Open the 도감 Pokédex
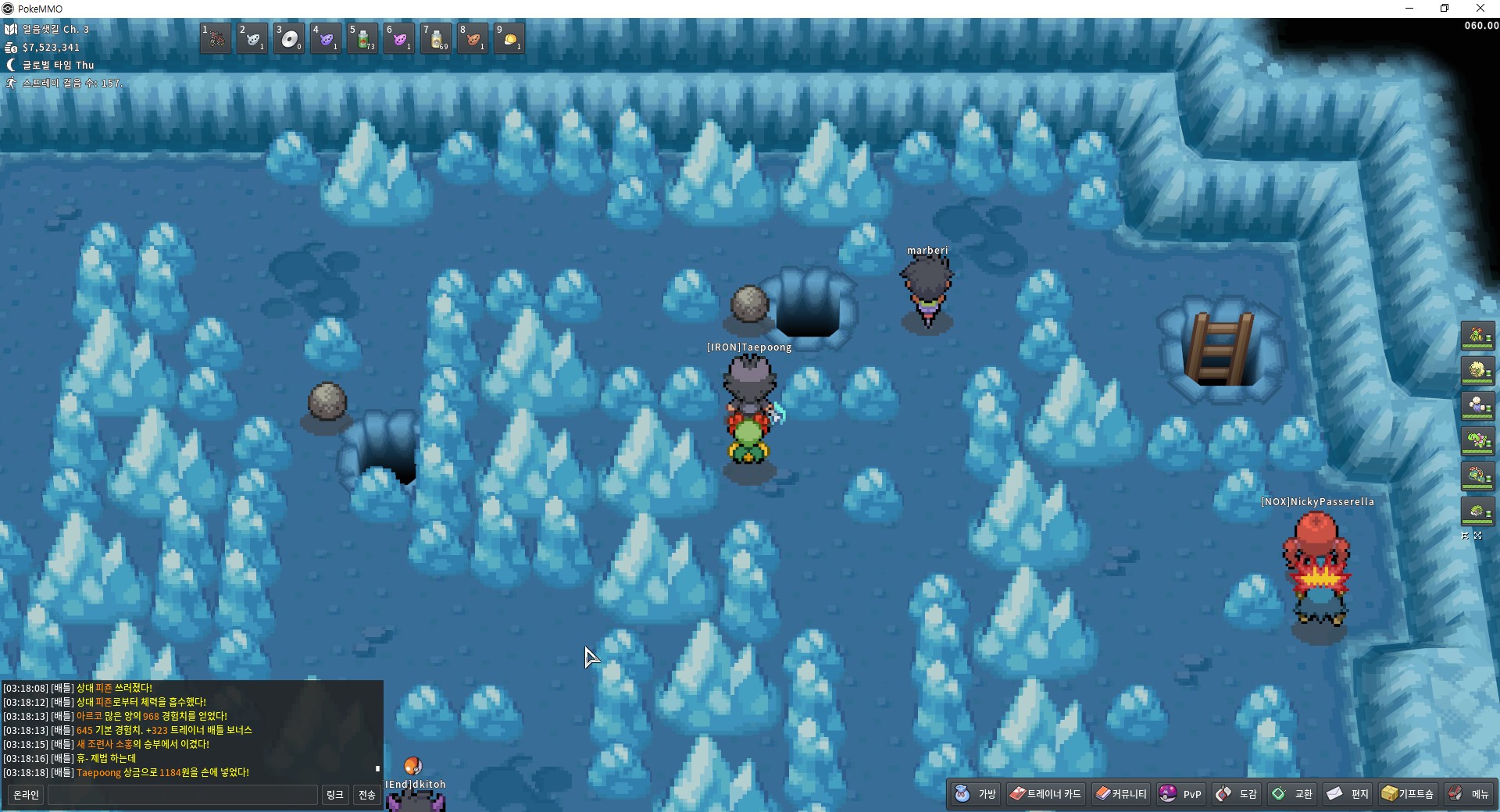 (1237, 794)
